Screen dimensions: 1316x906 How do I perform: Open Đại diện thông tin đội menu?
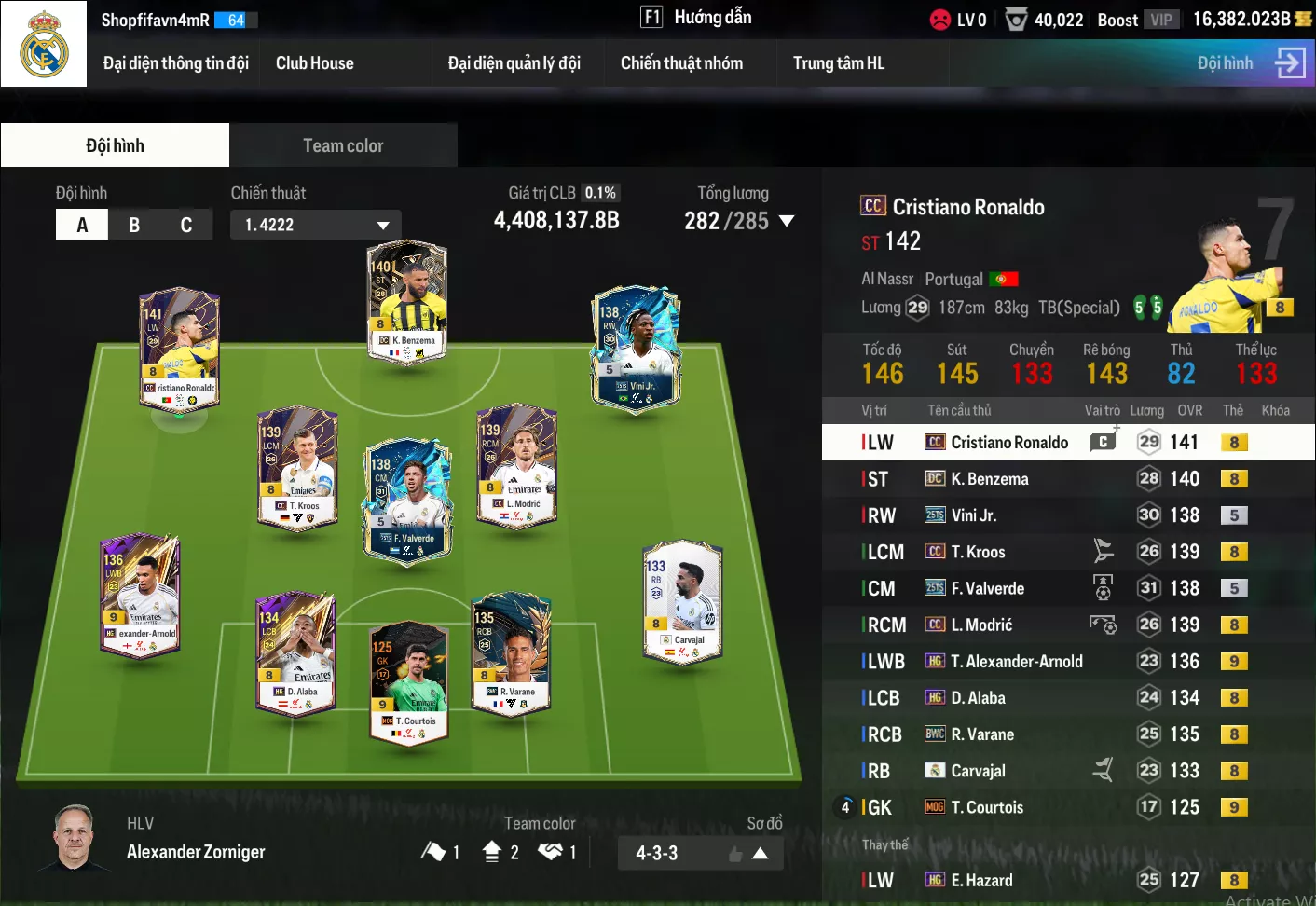[175, 63]
